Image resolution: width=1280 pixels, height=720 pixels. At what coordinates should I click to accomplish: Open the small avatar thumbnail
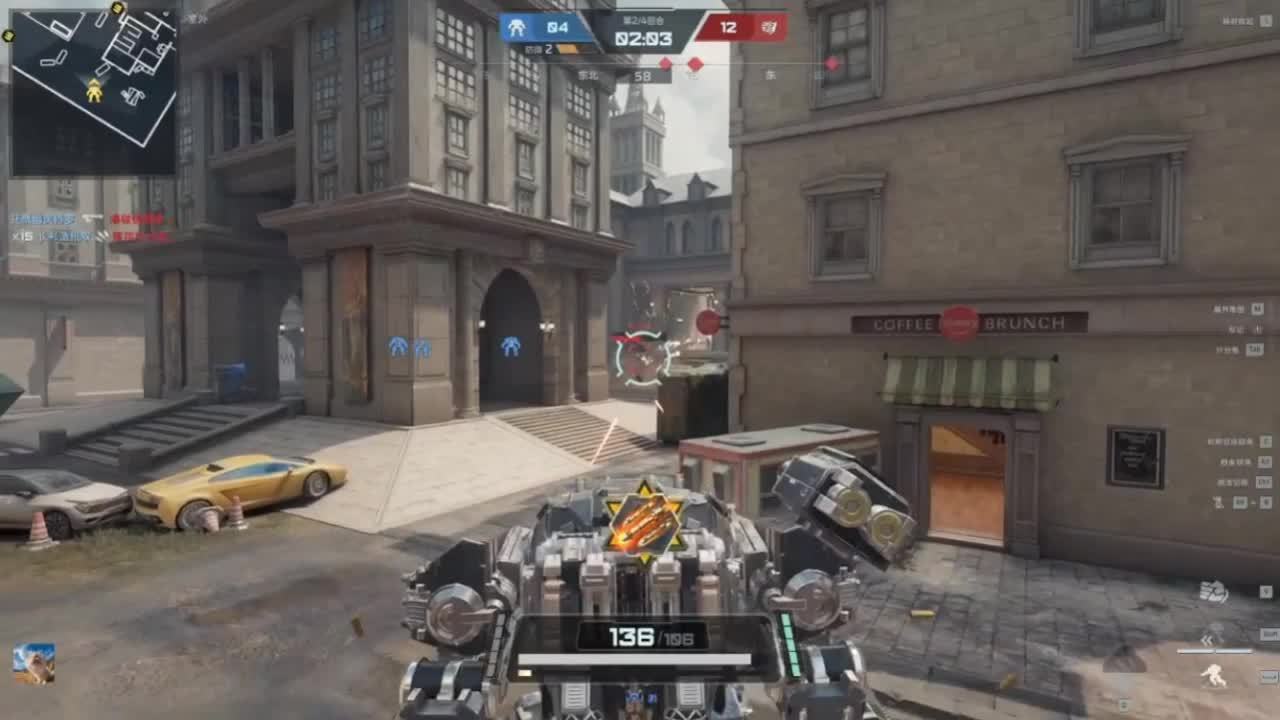click(34, 663)
